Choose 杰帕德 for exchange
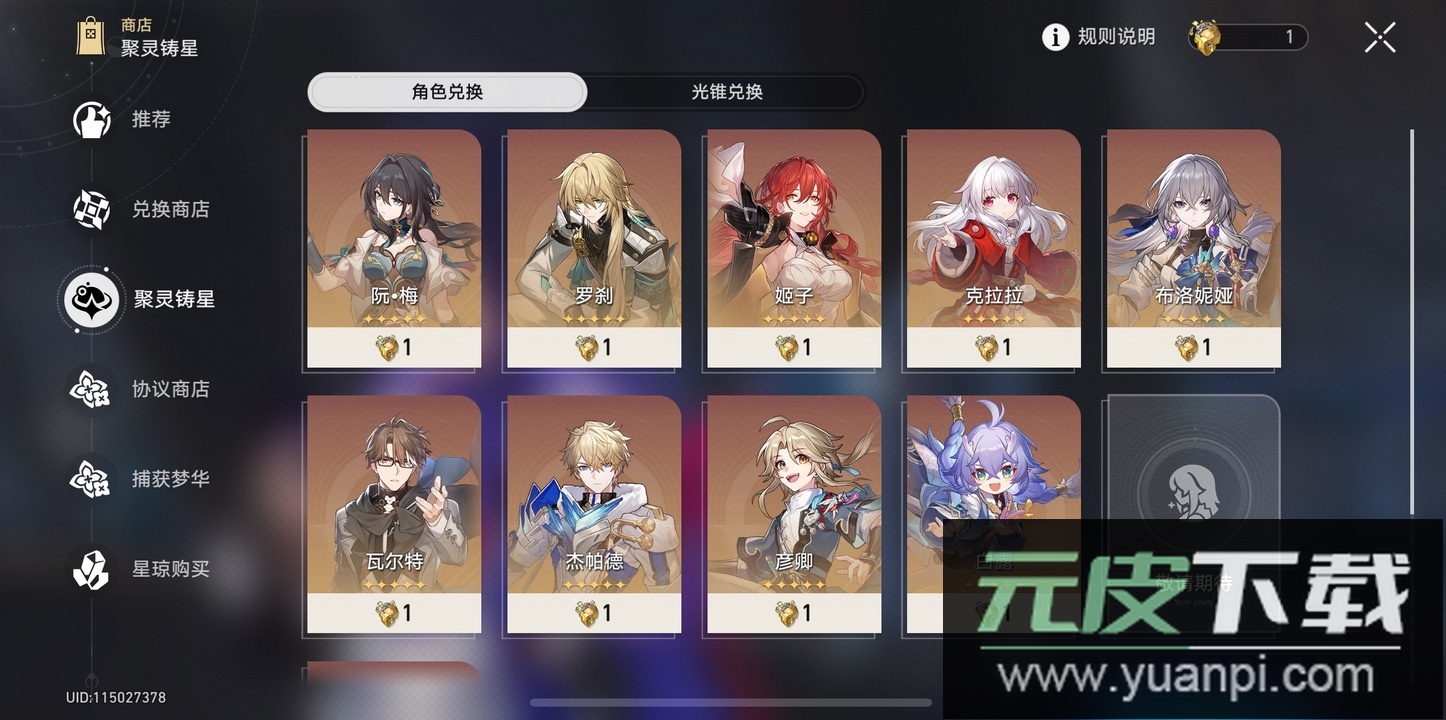Screen dimensions: 1446x720 [593, 513]
